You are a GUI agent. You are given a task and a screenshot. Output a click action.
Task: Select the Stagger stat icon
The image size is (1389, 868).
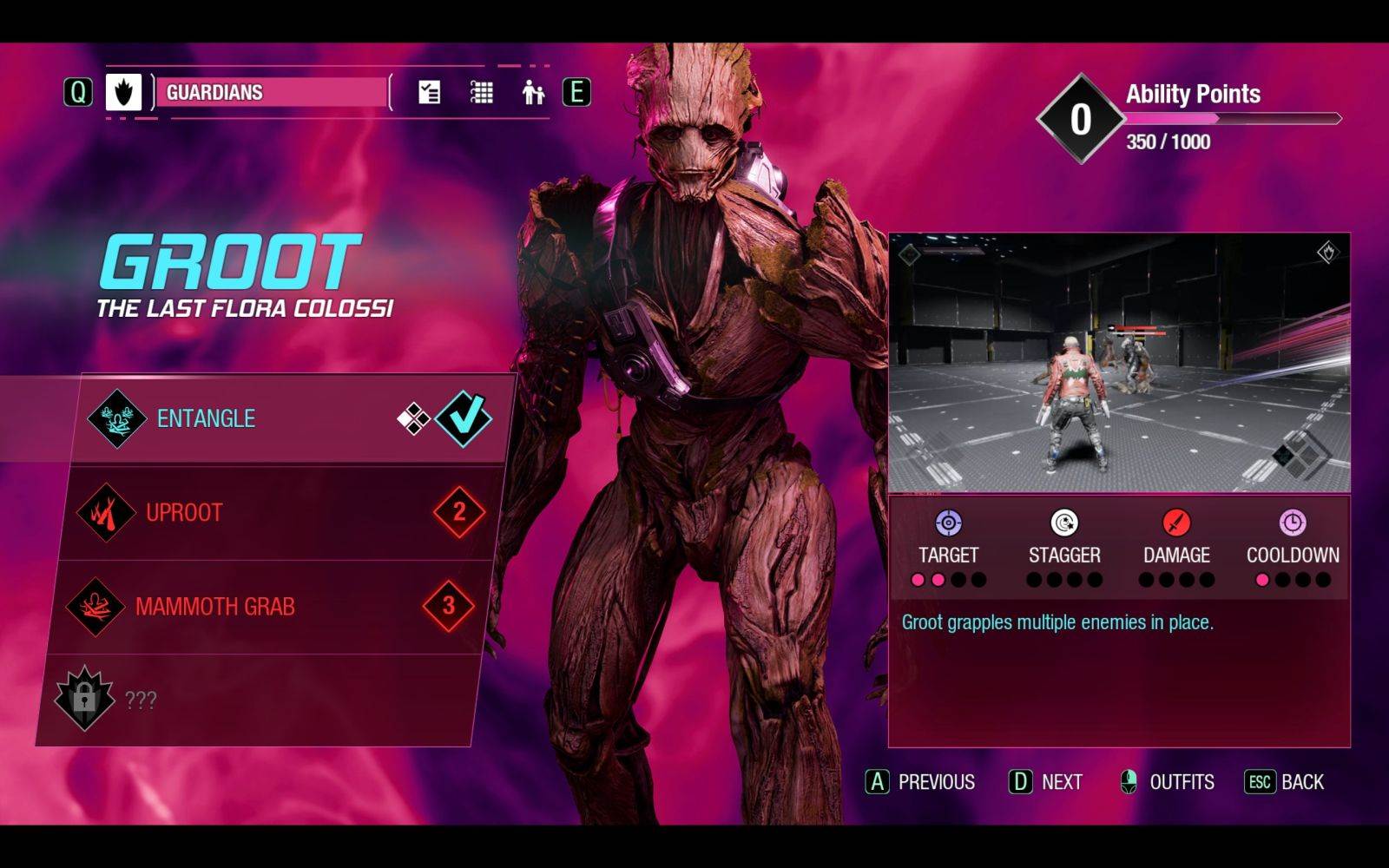tap(1063, 524)
